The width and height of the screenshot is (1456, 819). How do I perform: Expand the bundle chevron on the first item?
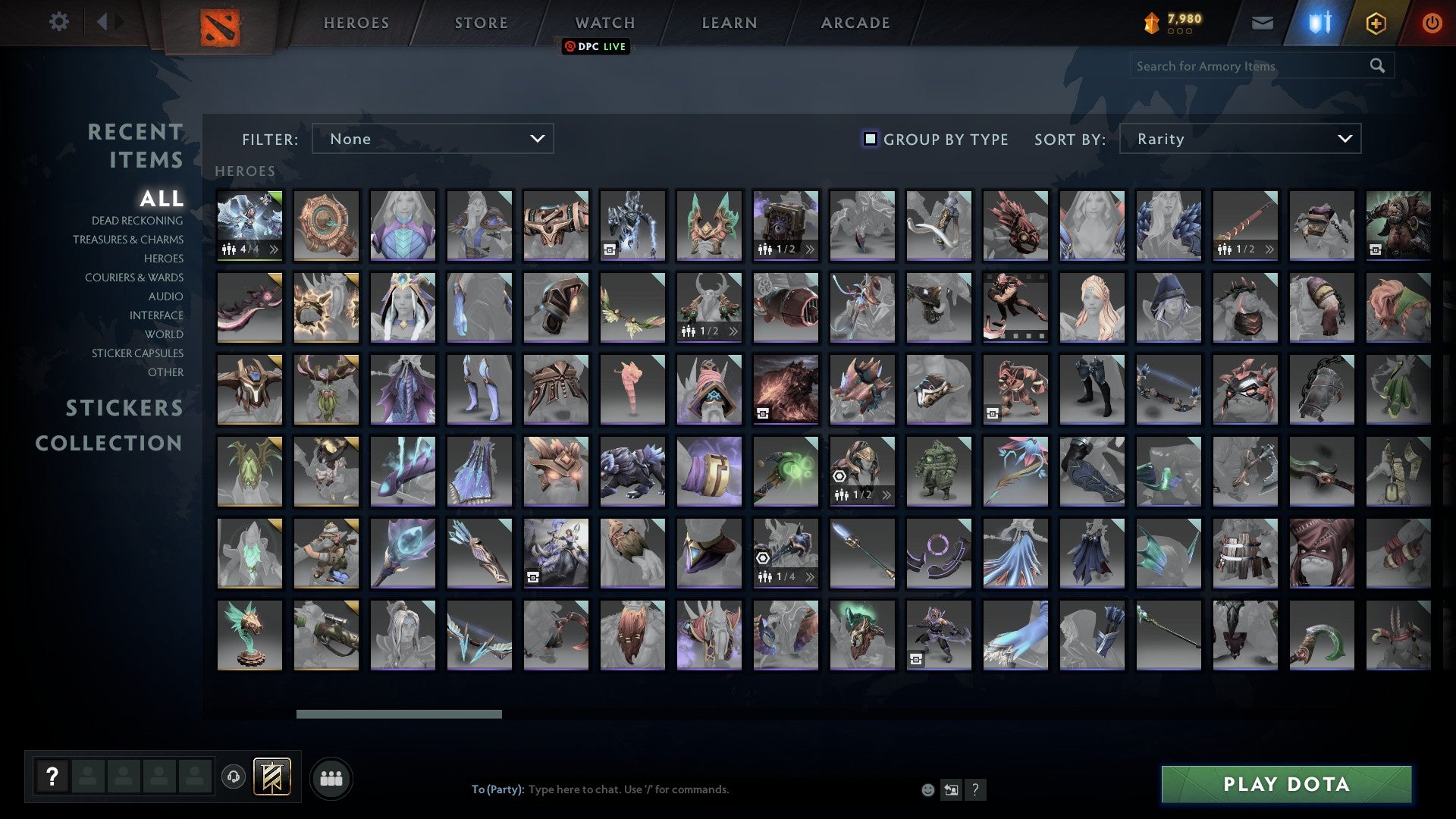pos(273,247)
